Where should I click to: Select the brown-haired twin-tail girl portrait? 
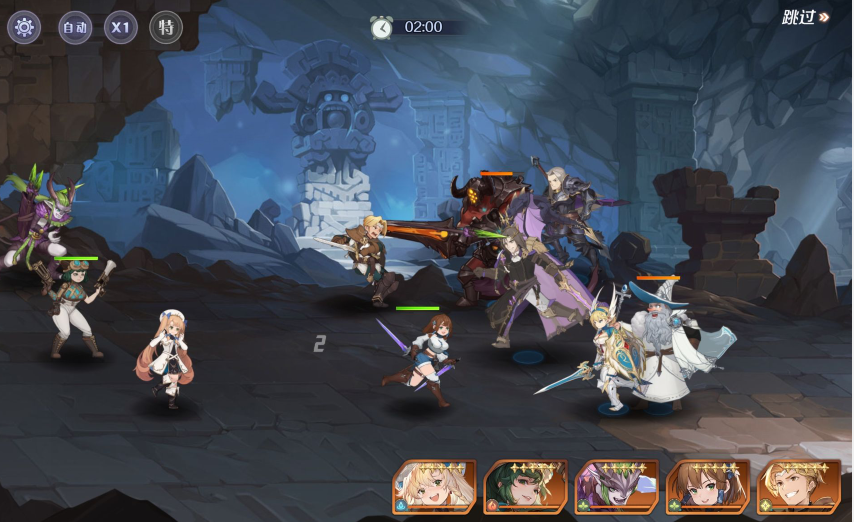tap(708, 487)
